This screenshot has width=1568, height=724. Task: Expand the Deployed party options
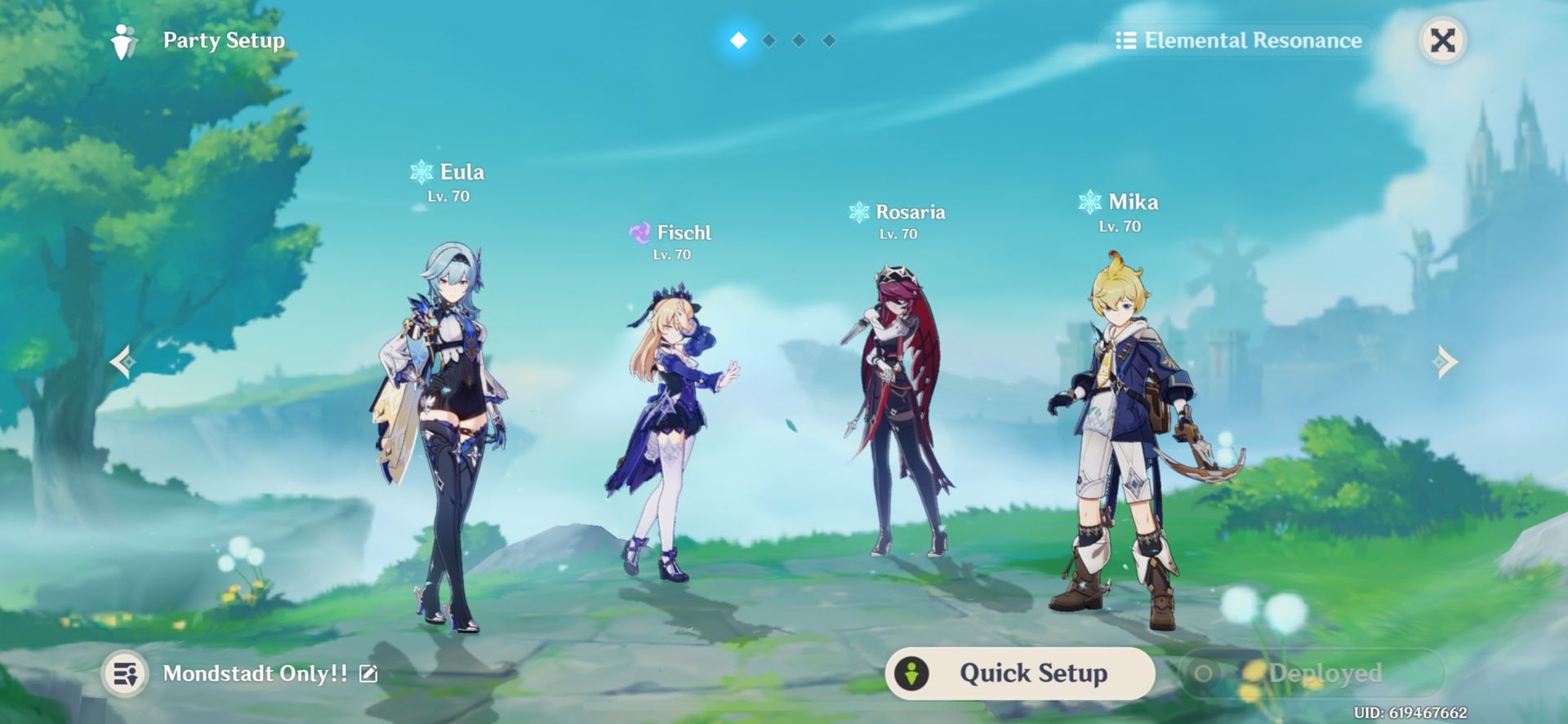tap(1311, 673)
